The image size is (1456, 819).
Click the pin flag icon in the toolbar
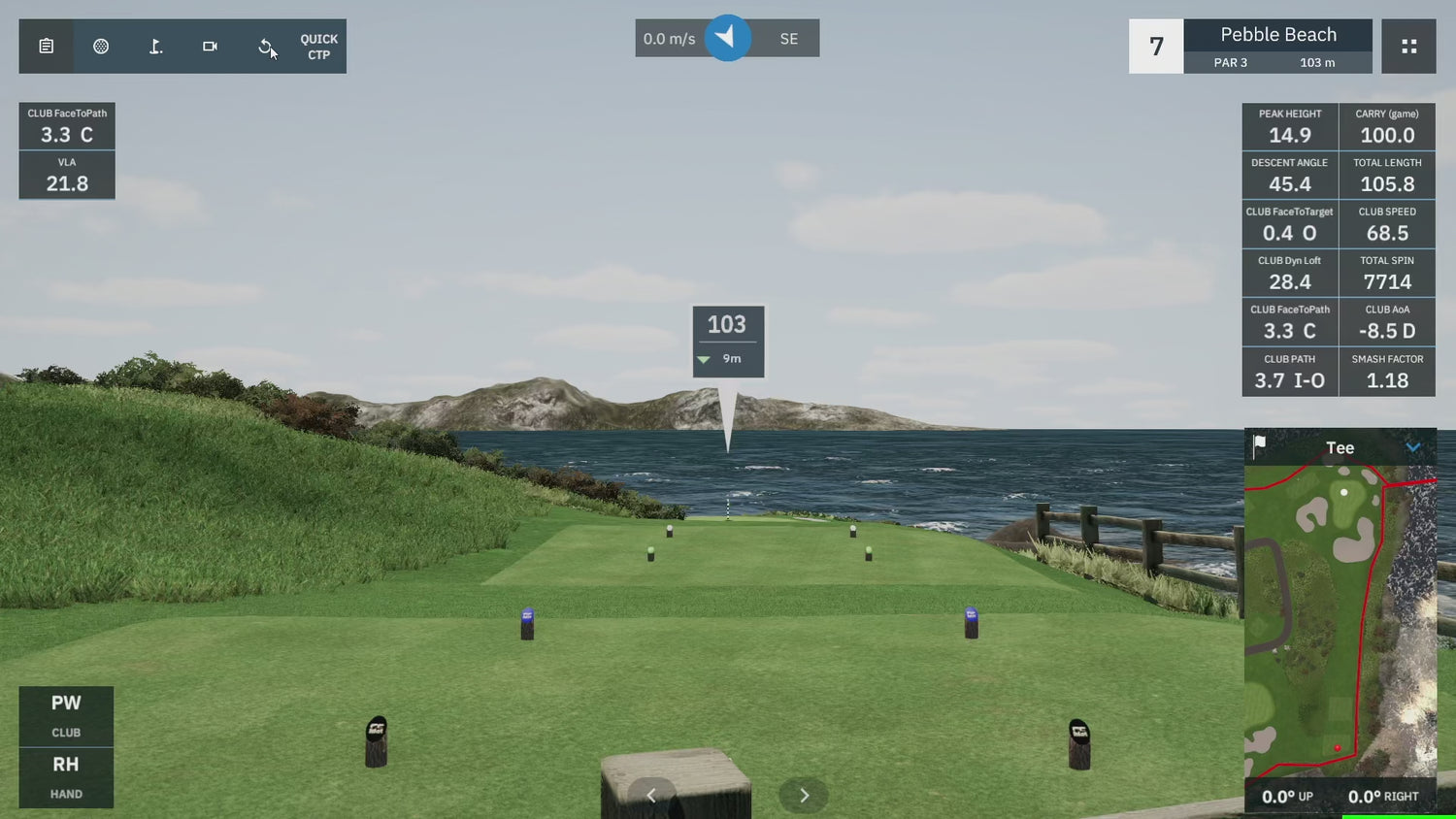pos(155,46)
